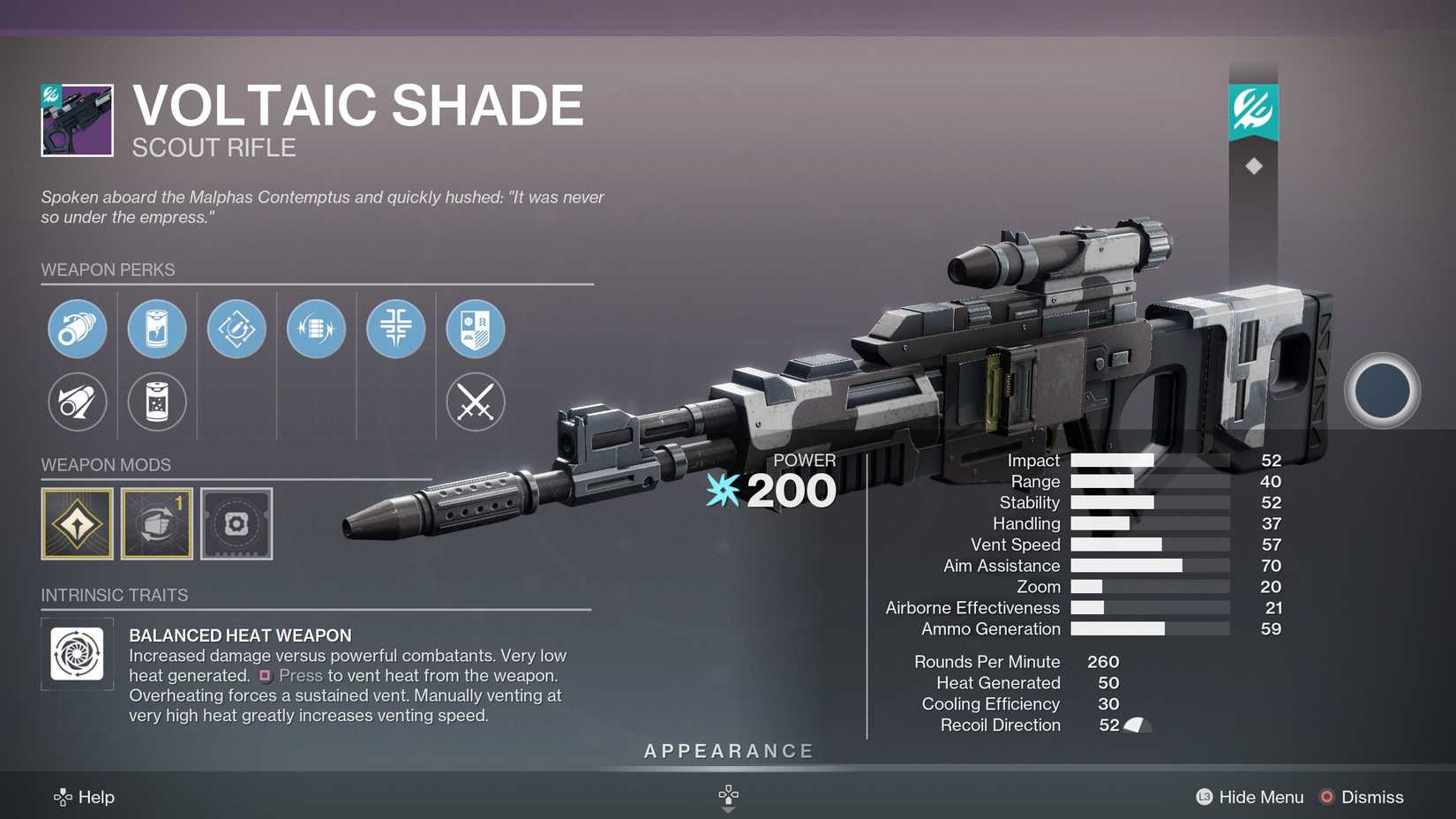Select the first barrel perk icon
The height and width of the screenshot is (819, 1456).
pos(77,328)
